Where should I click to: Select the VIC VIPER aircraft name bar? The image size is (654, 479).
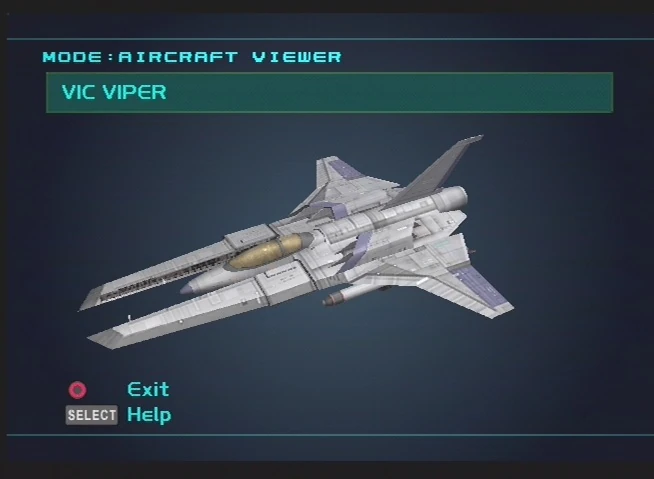click(329, 93)
